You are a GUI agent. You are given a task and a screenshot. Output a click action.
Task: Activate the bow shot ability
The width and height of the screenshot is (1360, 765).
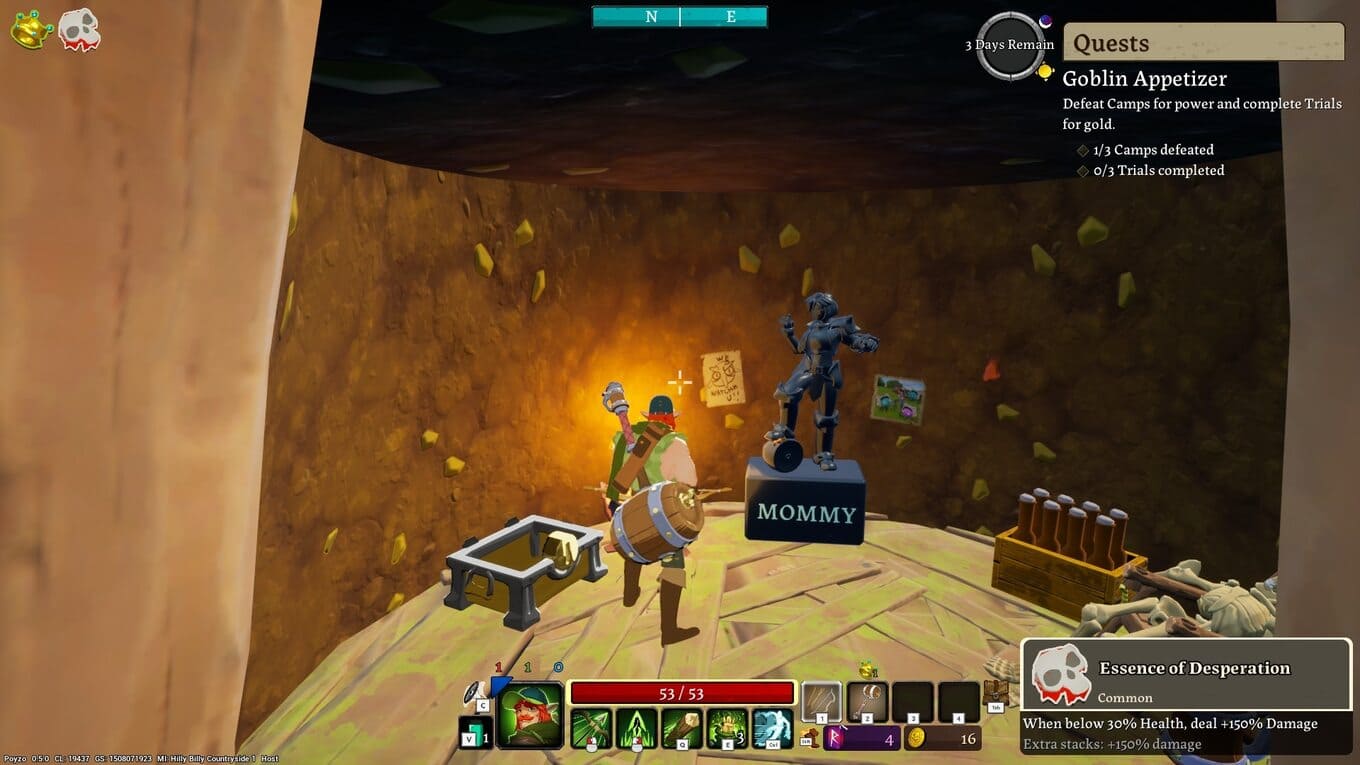pyautogui.click(x=590, y=728)
